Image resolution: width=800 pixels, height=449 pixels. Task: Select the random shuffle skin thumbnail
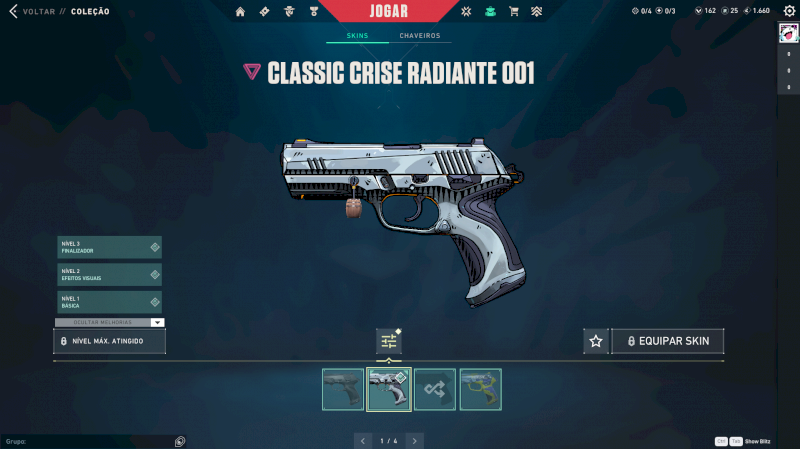435,389
